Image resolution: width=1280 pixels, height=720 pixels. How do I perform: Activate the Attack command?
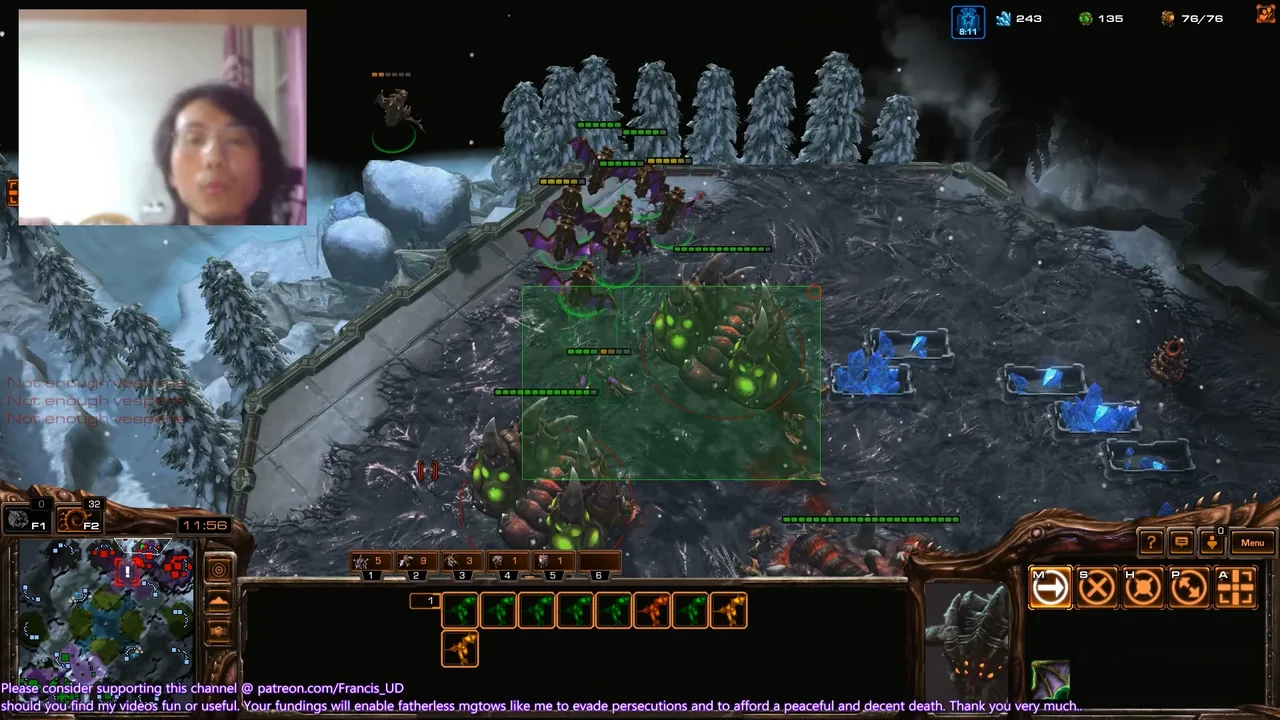tap(1236, 588)
